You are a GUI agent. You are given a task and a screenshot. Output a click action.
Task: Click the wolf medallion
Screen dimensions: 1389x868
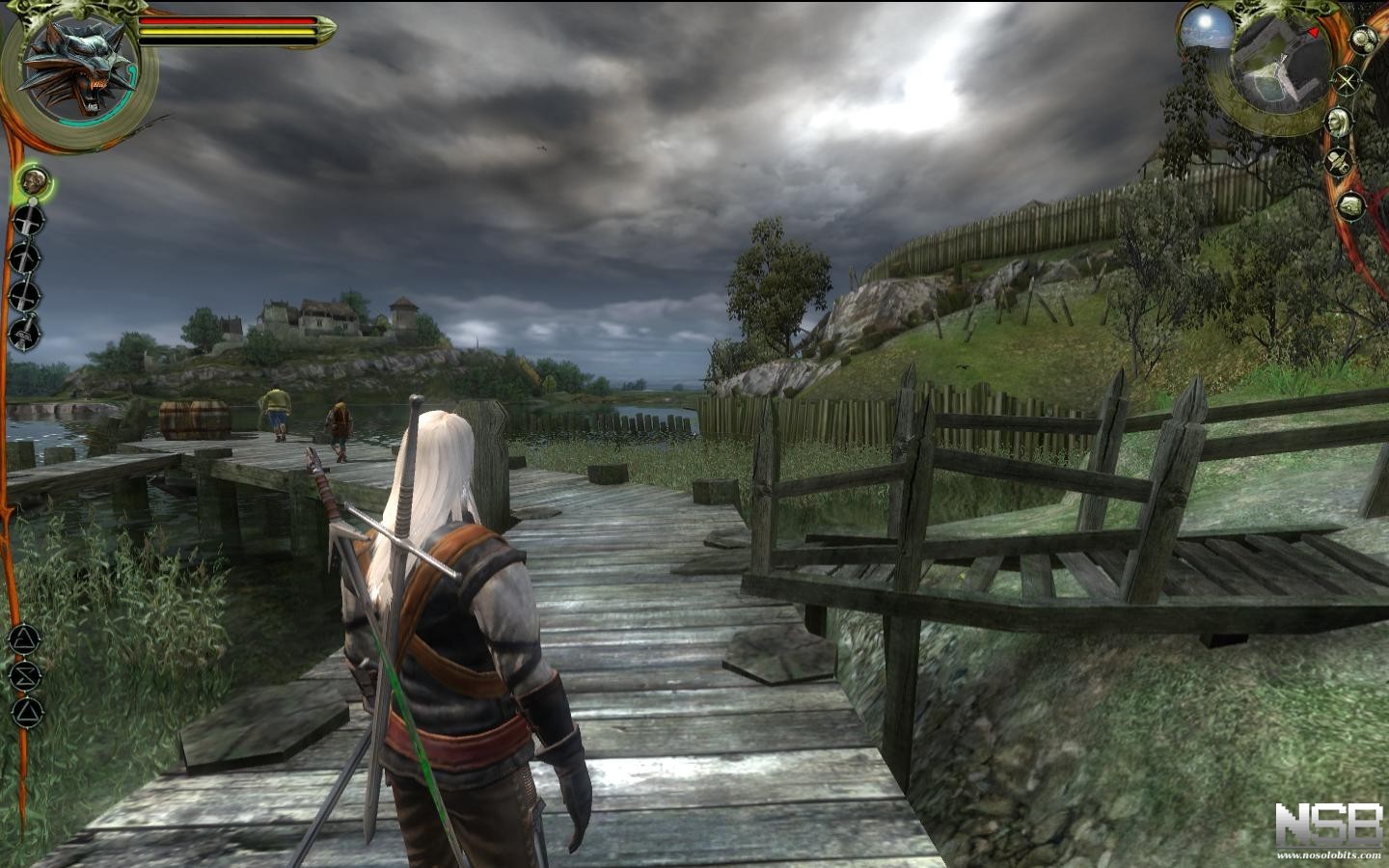pyautogui.click(x=80, y=68)
